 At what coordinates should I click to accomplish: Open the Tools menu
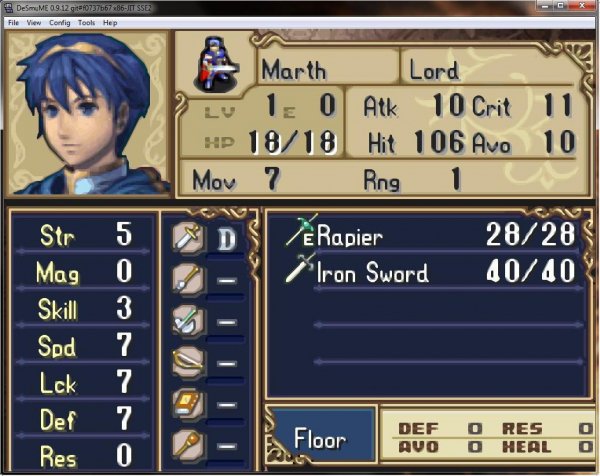[x=87, y=22]
